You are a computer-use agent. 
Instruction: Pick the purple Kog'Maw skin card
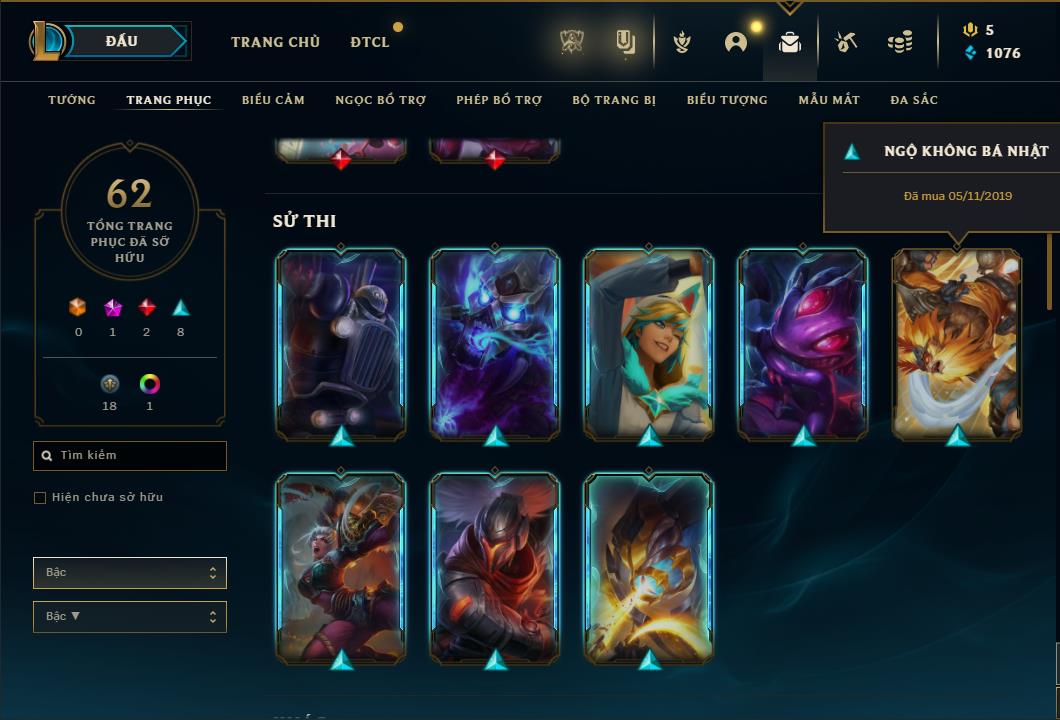(x=803, y=342)
